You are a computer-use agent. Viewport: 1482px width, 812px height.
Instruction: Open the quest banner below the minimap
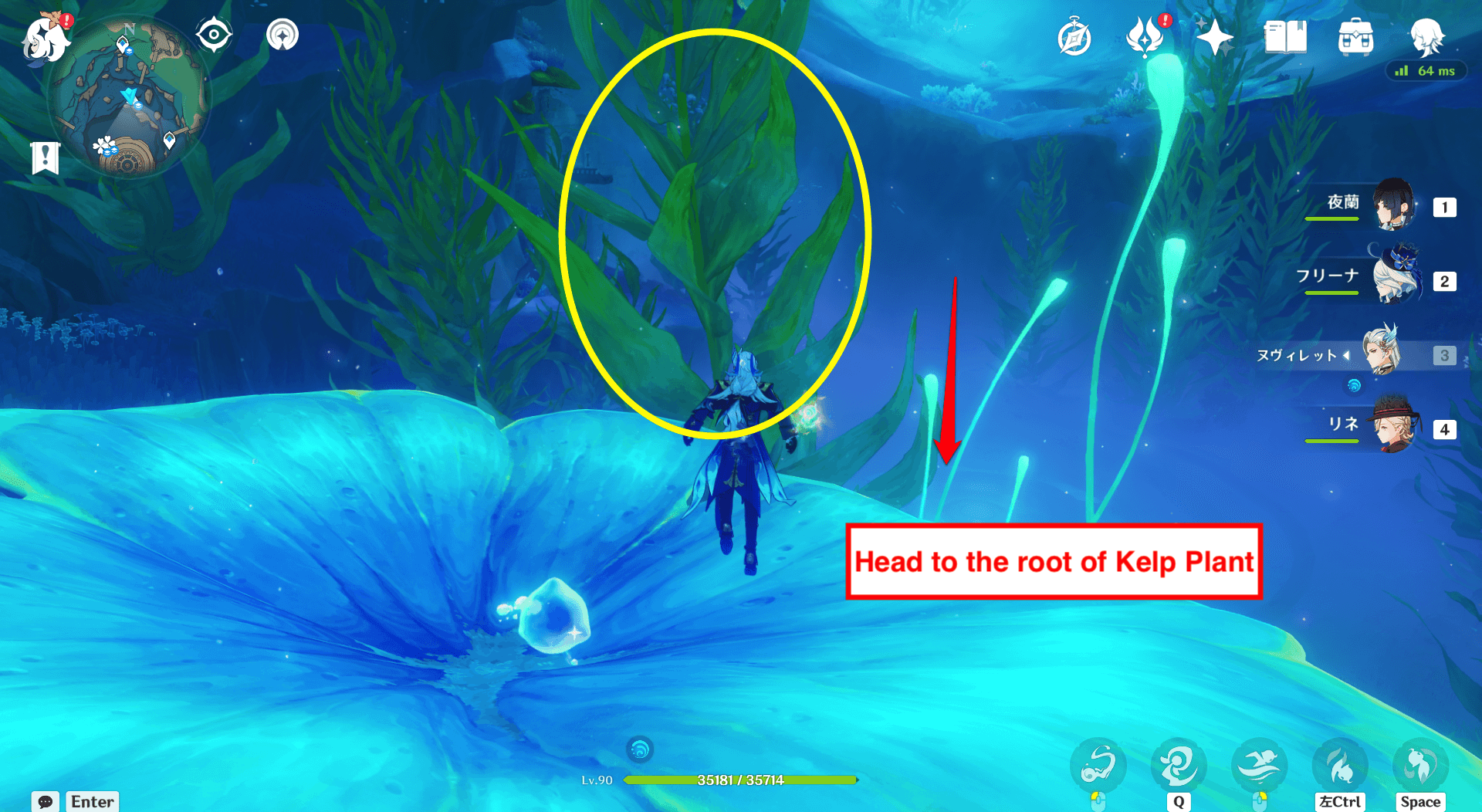[46, 157]
